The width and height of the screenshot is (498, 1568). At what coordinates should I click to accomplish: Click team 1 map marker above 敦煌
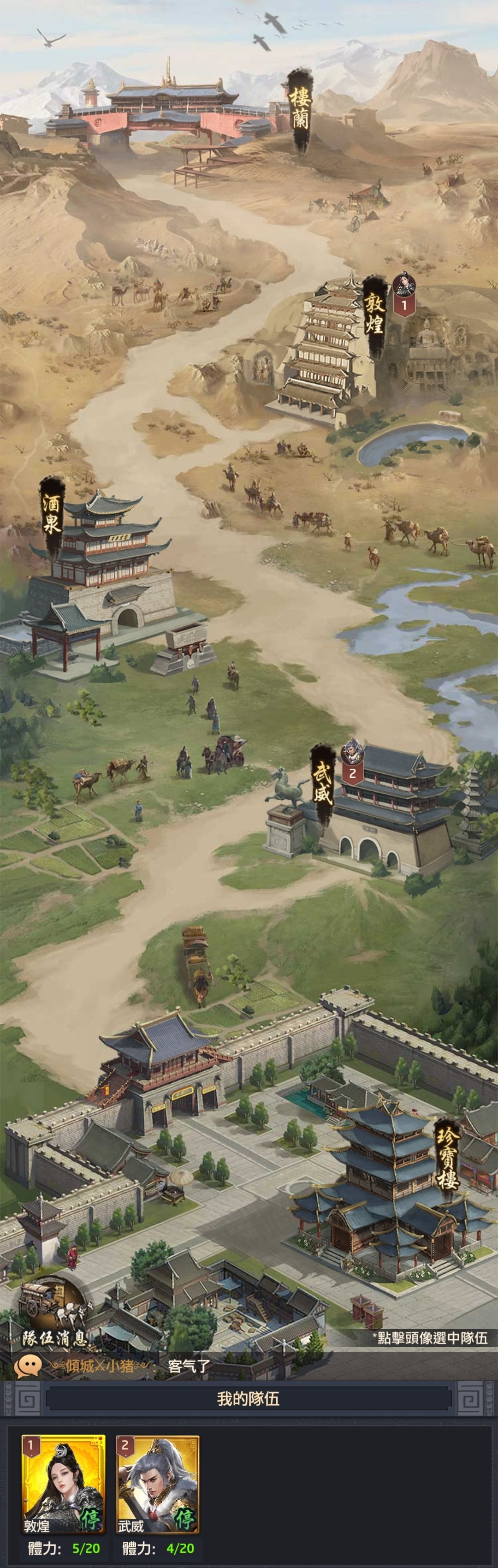pyautogui.click(x=403, y=293)
